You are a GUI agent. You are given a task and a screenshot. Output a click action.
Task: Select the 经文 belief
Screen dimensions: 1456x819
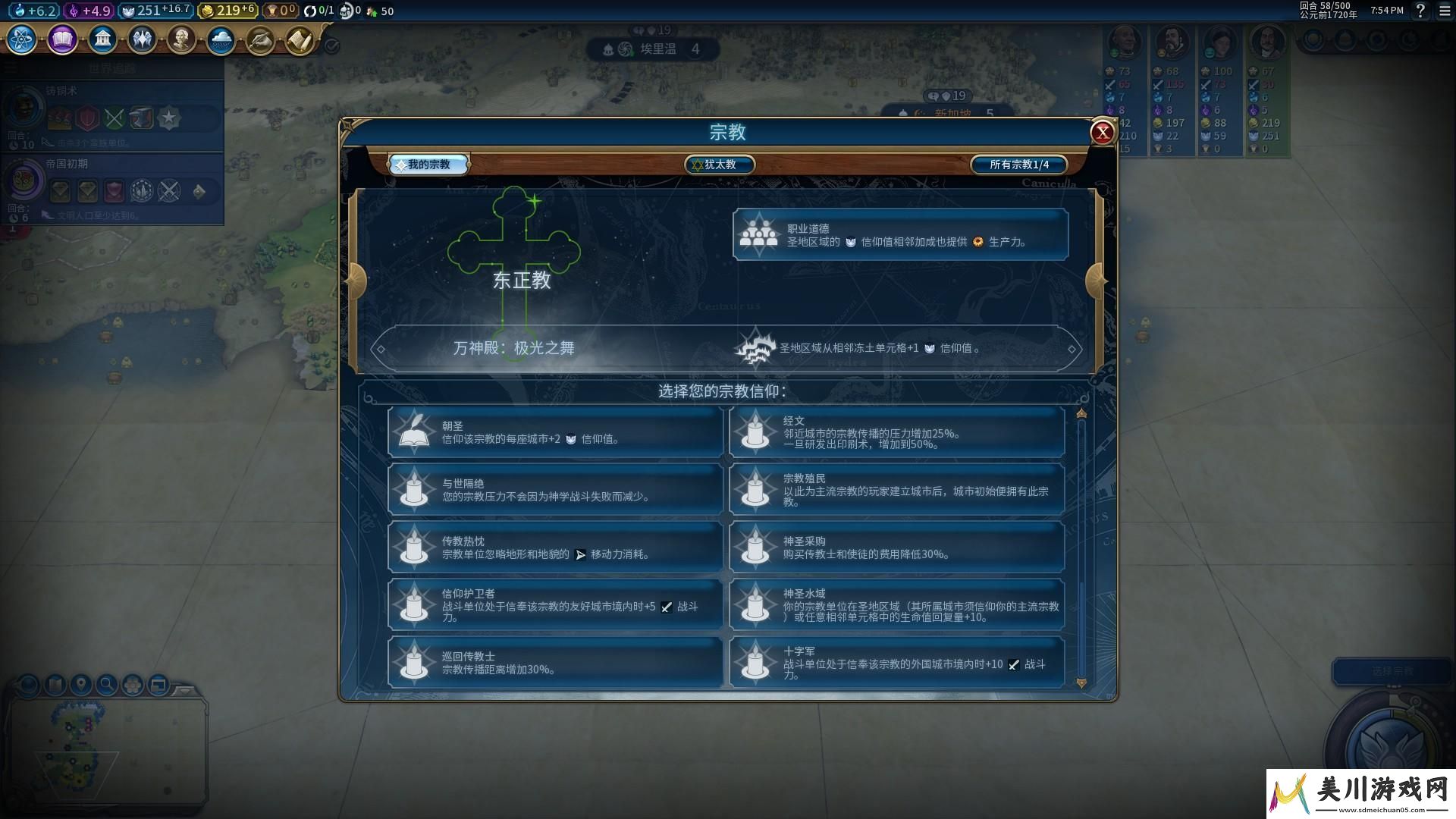[896, 432]
